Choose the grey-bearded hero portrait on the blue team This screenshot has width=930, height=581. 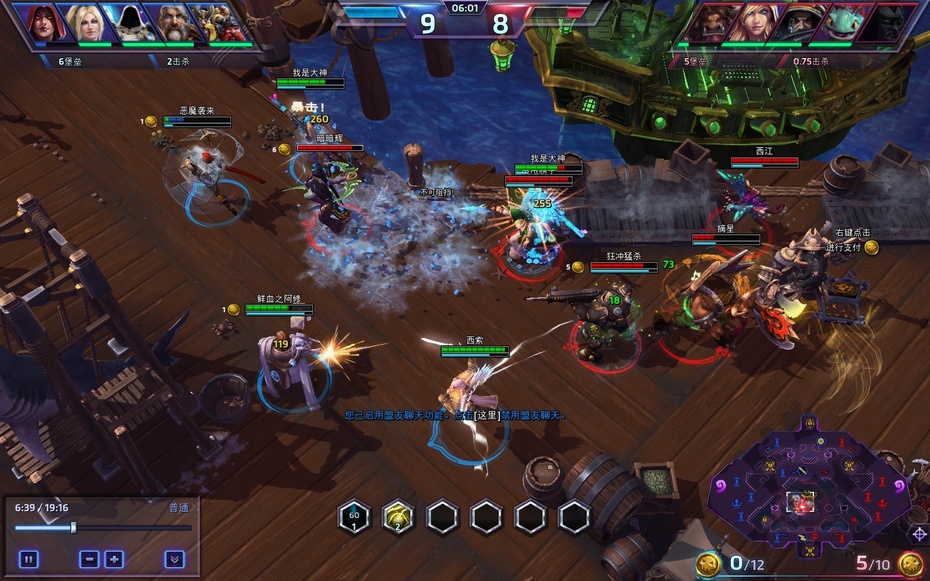coord(172,24)
